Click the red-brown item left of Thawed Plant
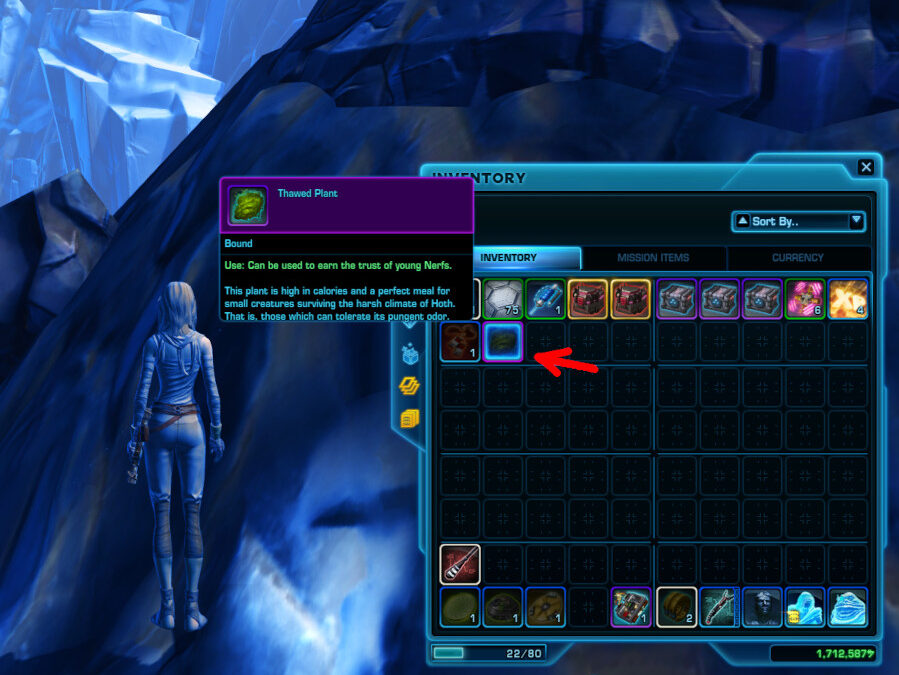Viewport: 899px width, 675px height. pos(460,341)
